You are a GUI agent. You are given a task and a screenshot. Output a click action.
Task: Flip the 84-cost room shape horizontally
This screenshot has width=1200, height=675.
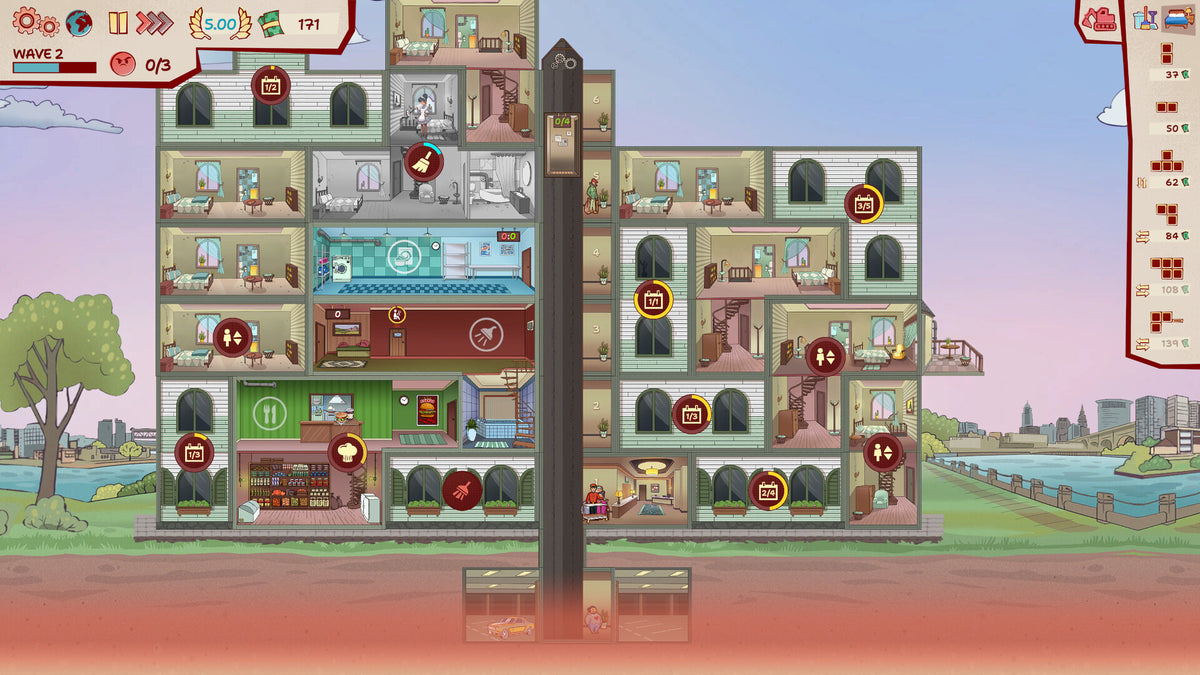(x=1143, y=236)
